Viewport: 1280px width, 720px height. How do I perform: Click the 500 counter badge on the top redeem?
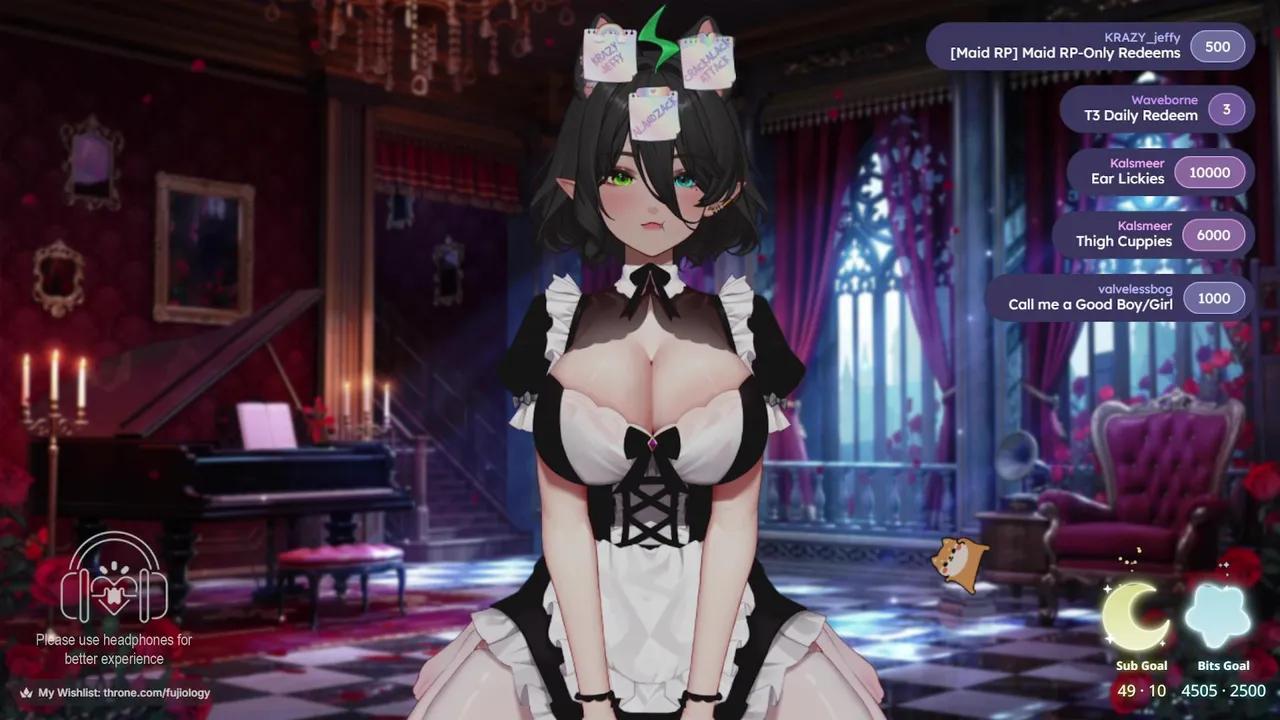[1217, 46]
